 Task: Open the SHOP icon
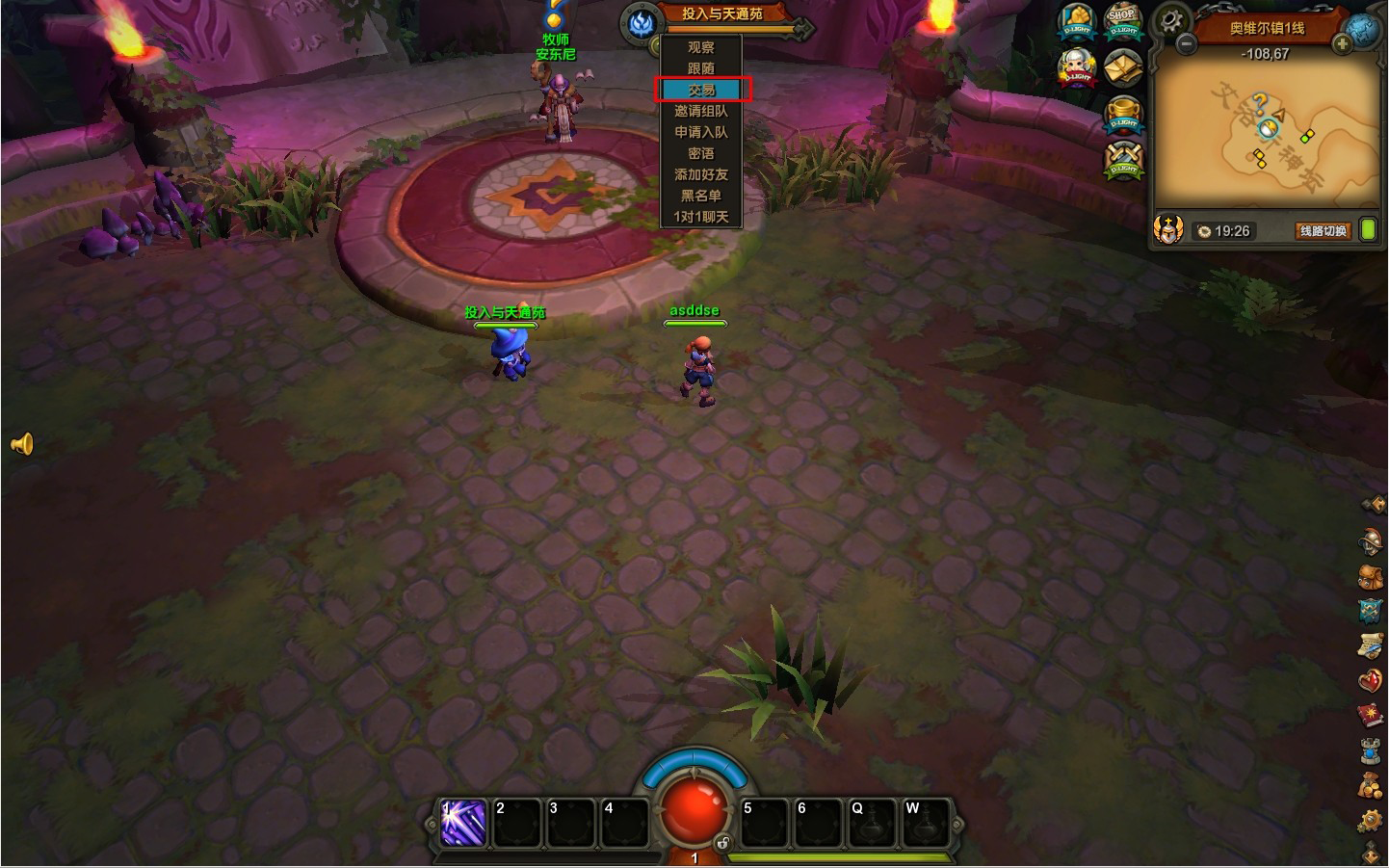(x=1122, y=21)
